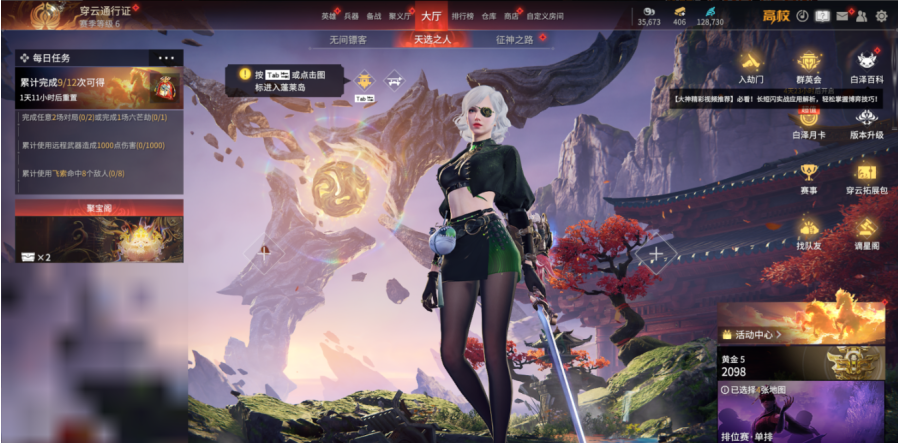This screenshot has width=900, height=443.
Task: Open the 群英会 event
Action: (x=809, y=66)
